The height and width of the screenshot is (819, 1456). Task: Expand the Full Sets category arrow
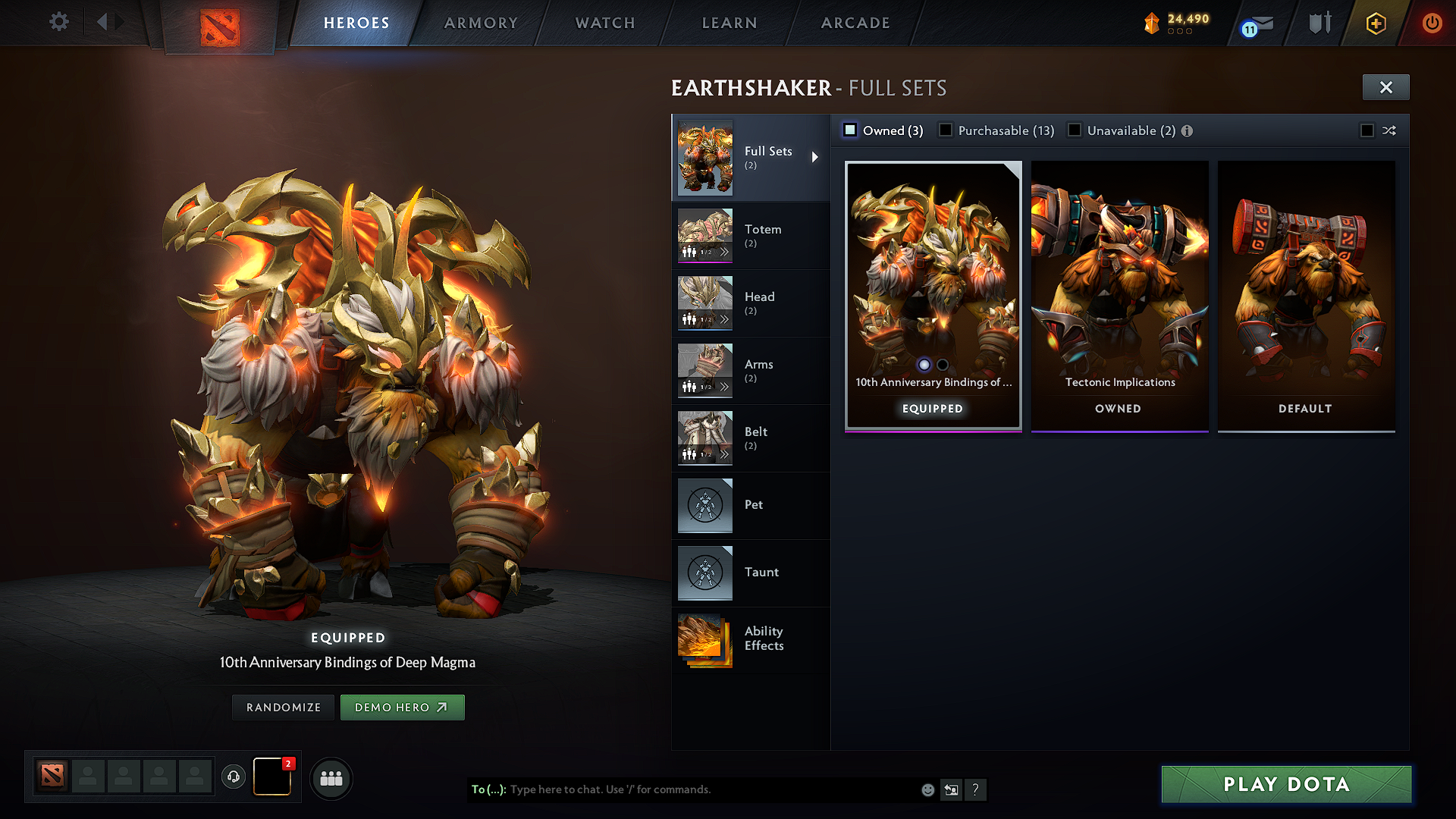pos(816,157)
